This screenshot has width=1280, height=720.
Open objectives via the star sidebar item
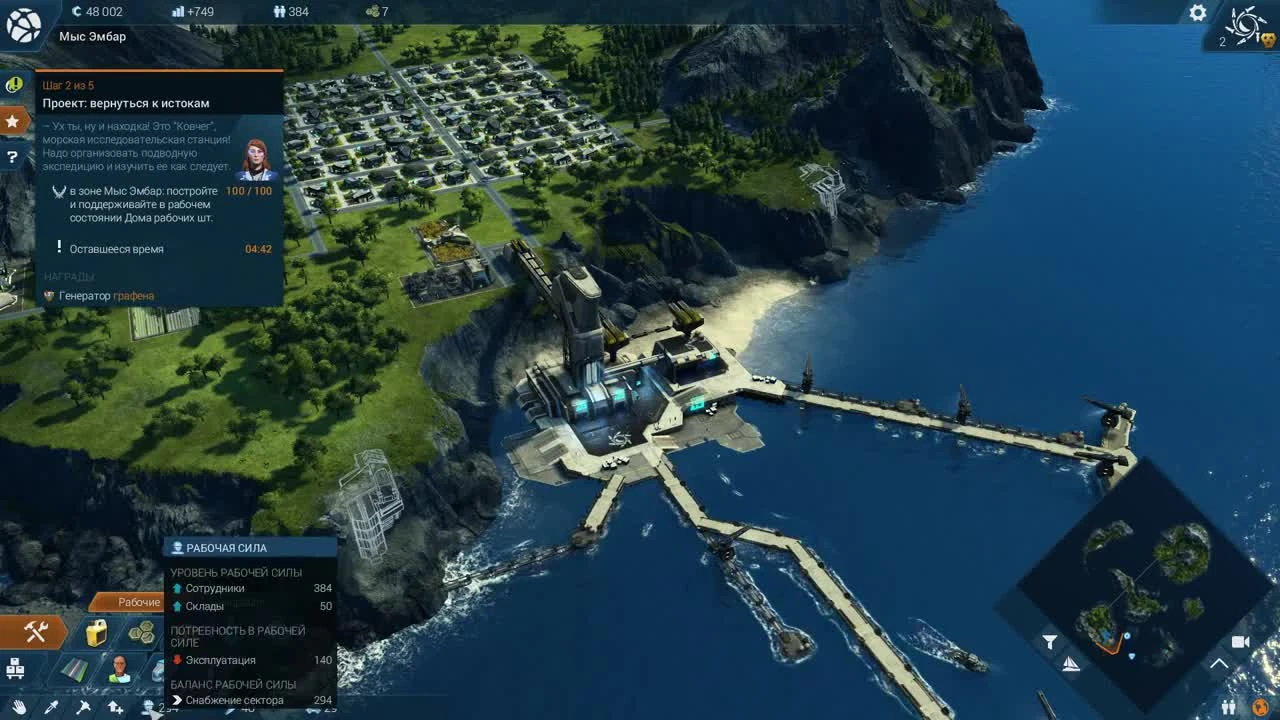pos(13,120)
